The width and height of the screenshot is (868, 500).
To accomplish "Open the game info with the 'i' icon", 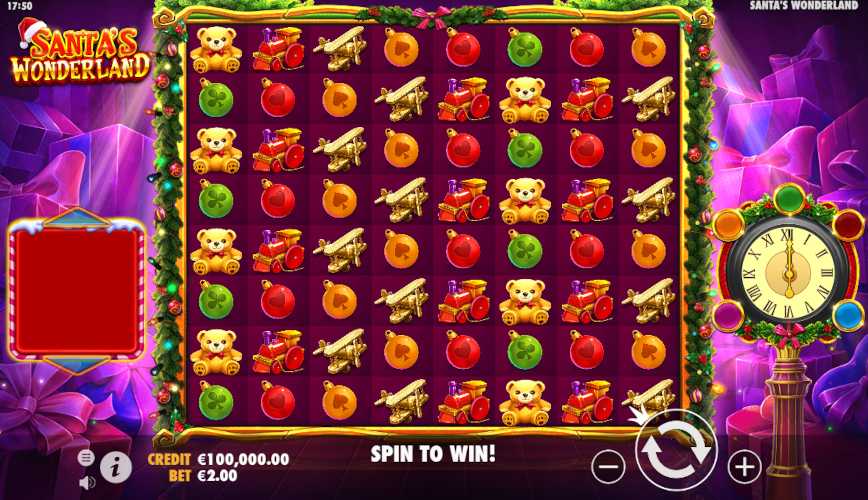I will 116,465.
